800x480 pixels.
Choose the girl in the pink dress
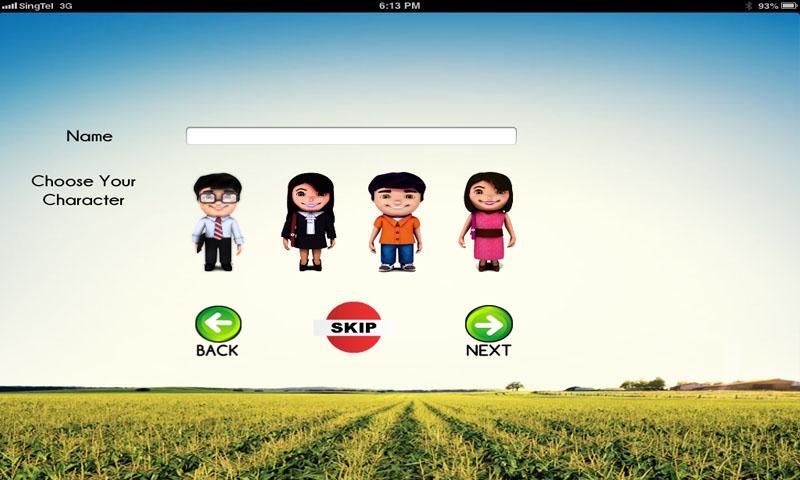pyautogui.click(x=487, y=222)
